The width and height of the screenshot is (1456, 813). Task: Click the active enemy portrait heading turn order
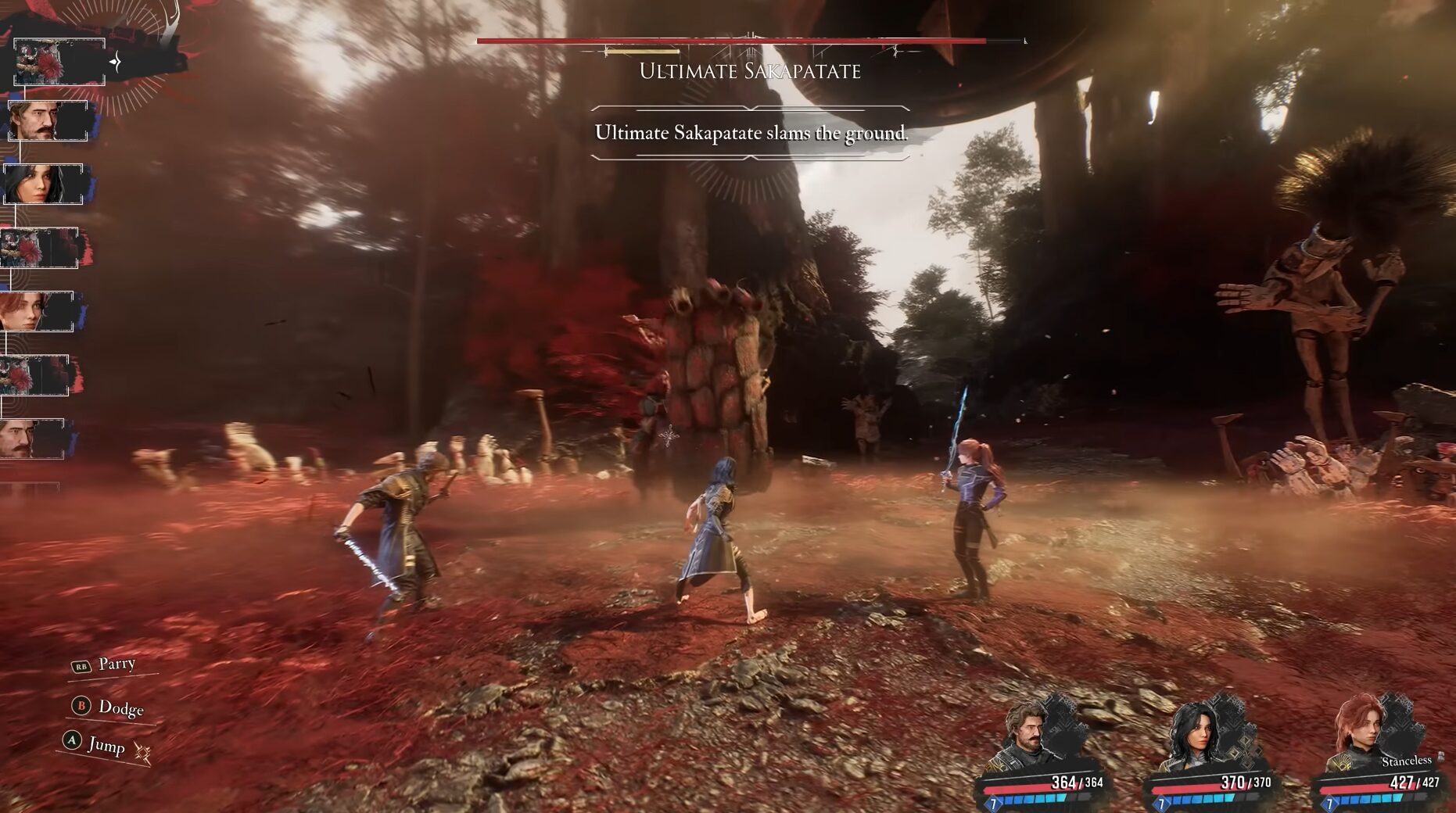point(59,62)
